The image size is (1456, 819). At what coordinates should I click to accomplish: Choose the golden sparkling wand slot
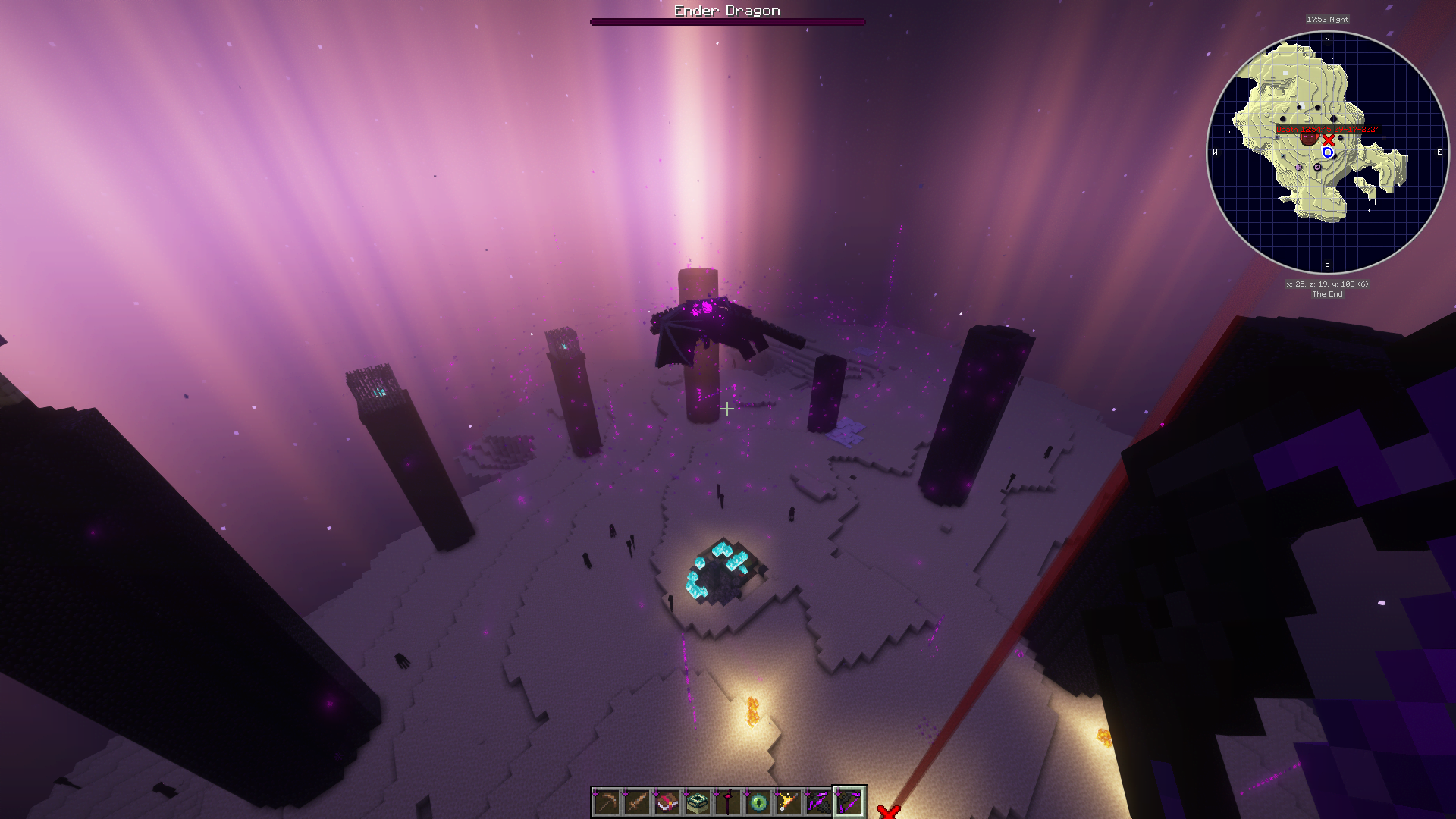789,802
